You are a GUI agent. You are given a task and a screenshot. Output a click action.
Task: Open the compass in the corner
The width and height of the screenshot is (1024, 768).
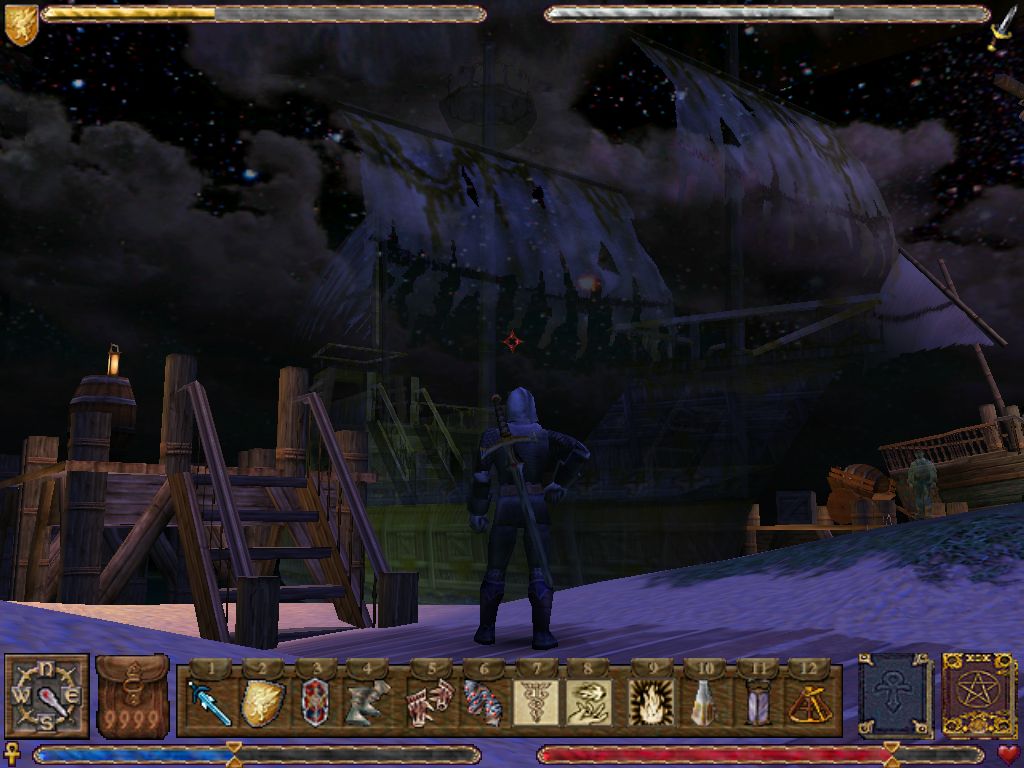click(46, 696)
